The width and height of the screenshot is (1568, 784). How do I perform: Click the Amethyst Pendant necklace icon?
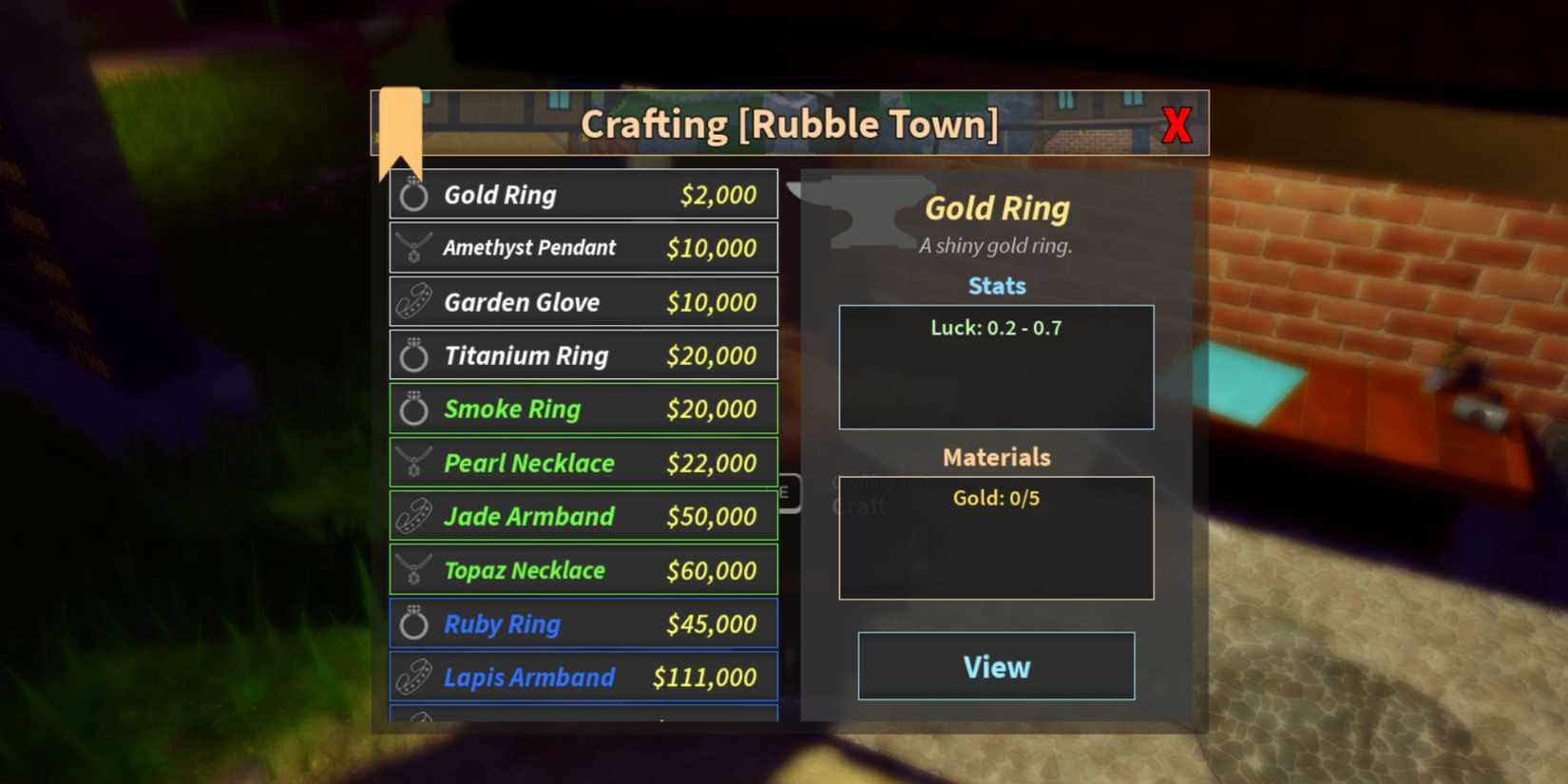[413, 248]
